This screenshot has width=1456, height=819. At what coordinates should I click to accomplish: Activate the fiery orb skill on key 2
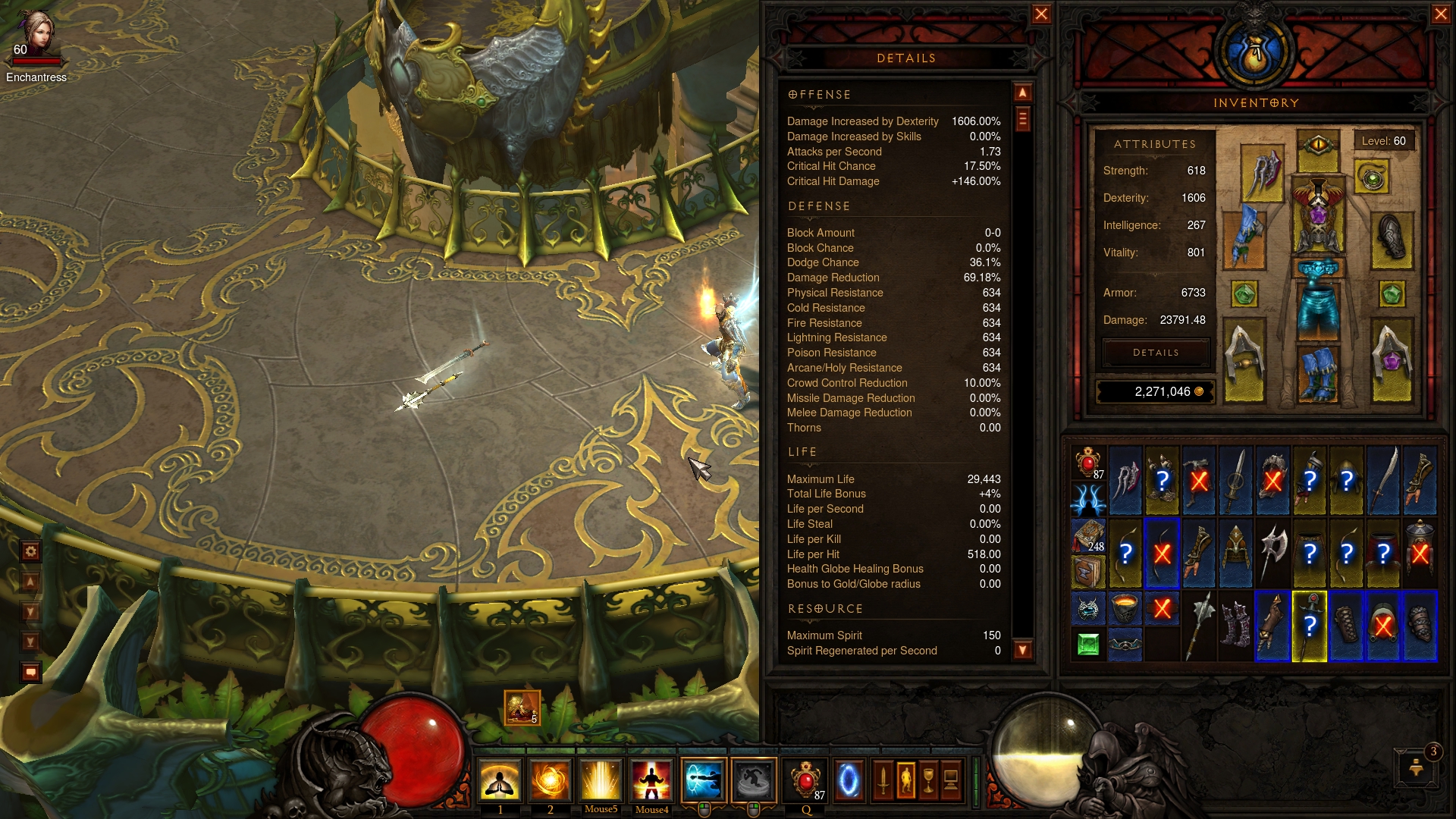[x=551, y=780]
